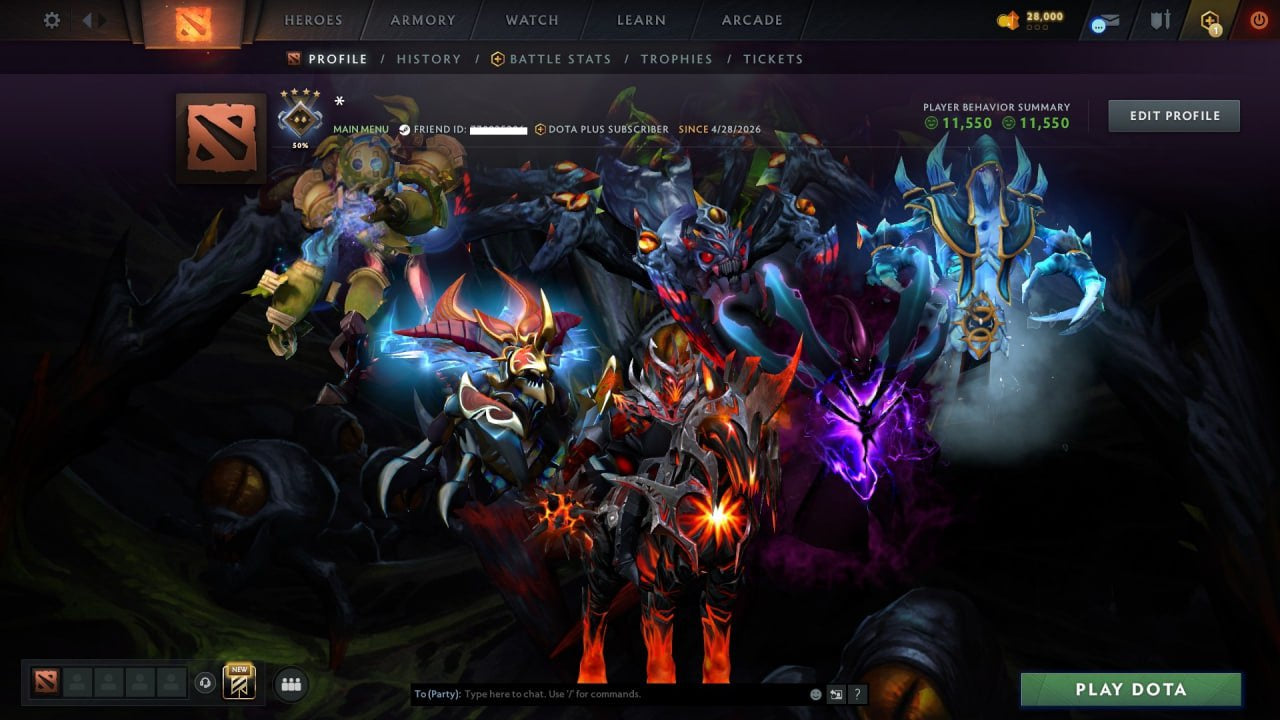Open the friends list with the people icon

(290, 684)
